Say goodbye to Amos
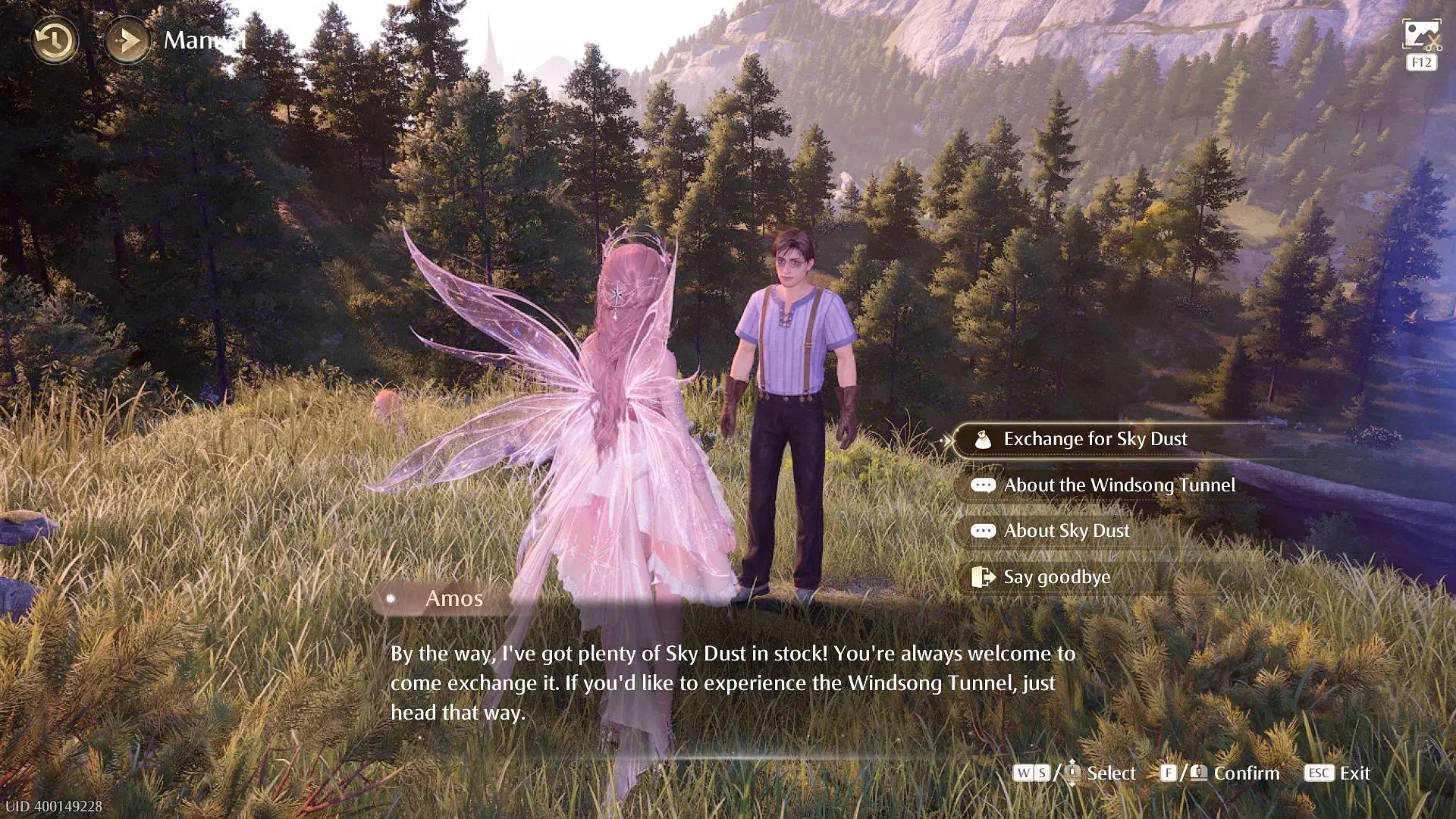The height and width of the screenshot is (819, 1456). 1056,577
